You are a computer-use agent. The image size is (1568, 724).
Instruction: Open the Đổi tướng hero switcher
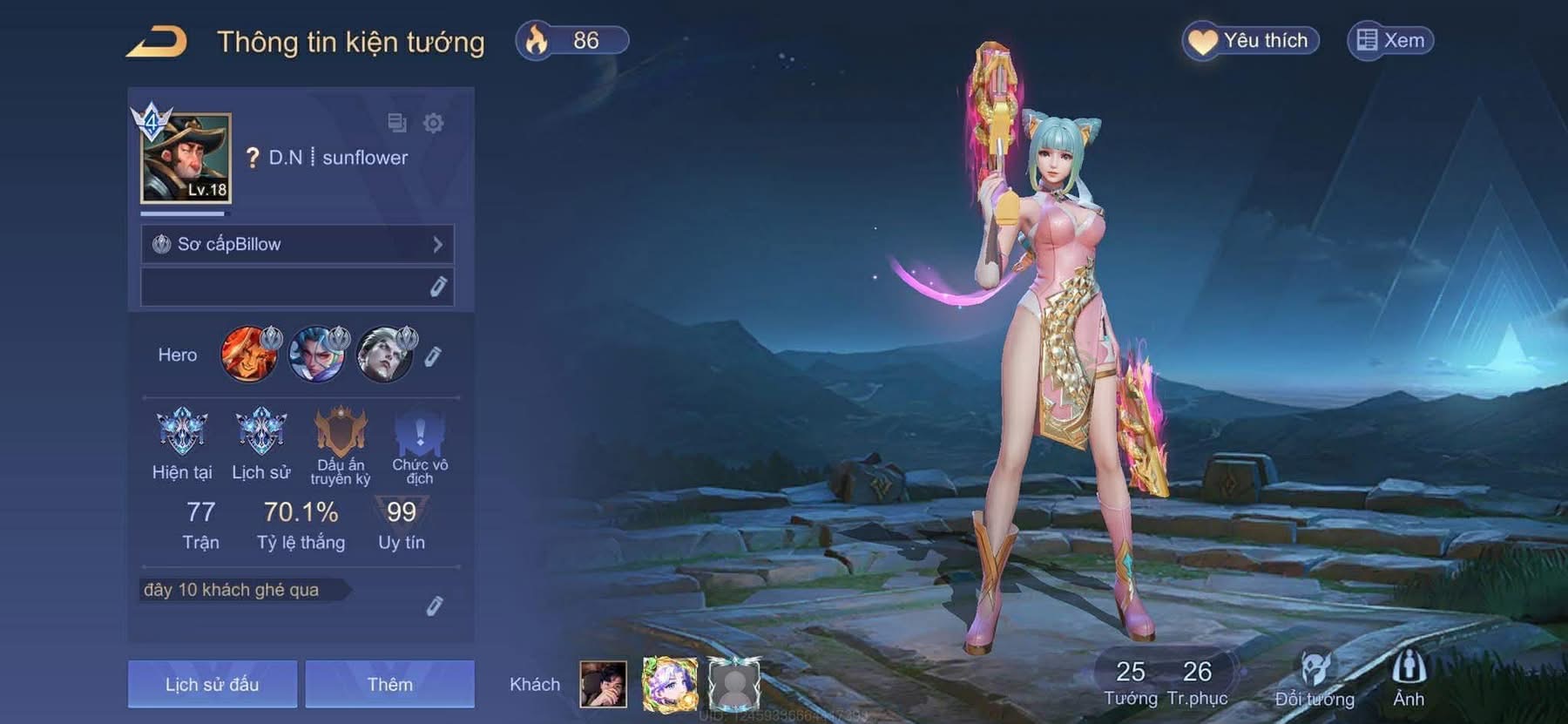coord(1315,680)
